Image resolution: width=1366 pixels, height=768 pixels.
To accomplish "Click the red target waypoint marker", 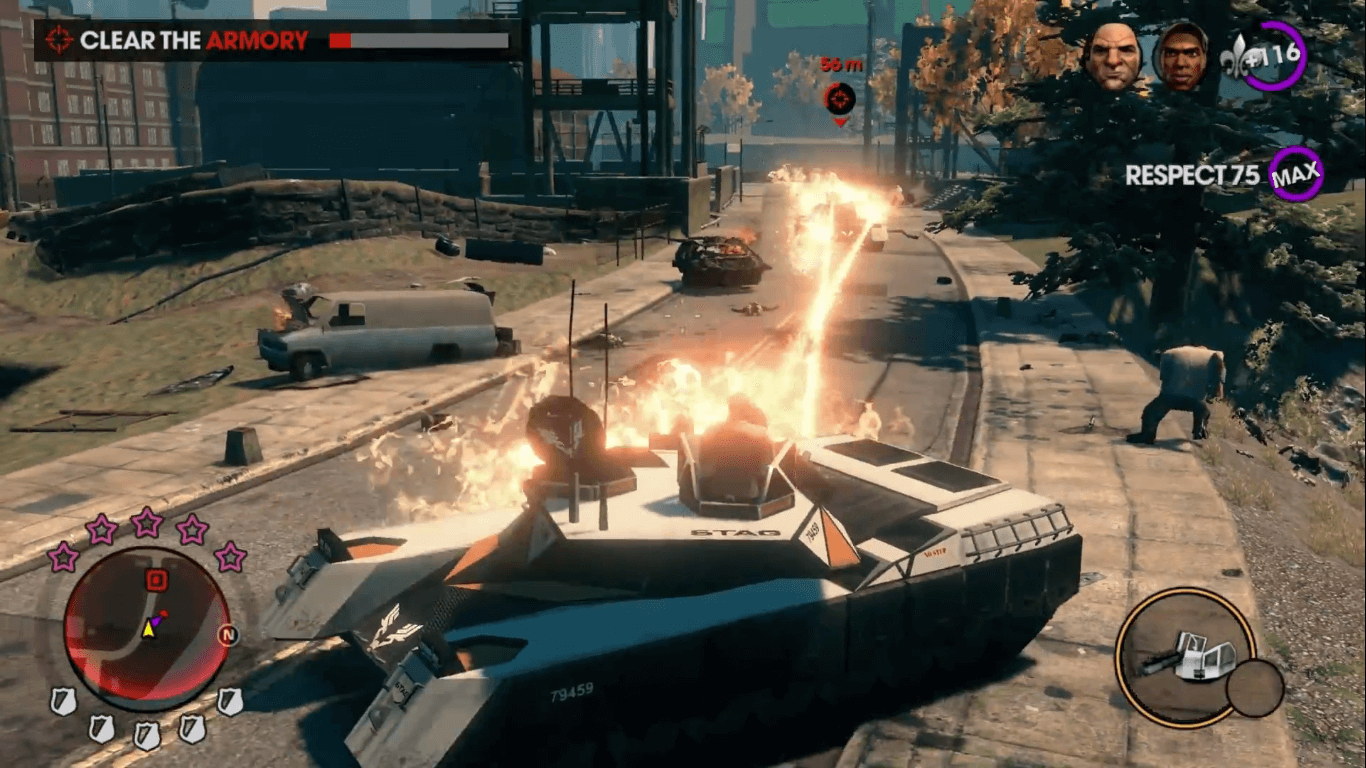I will click(839, 98).
